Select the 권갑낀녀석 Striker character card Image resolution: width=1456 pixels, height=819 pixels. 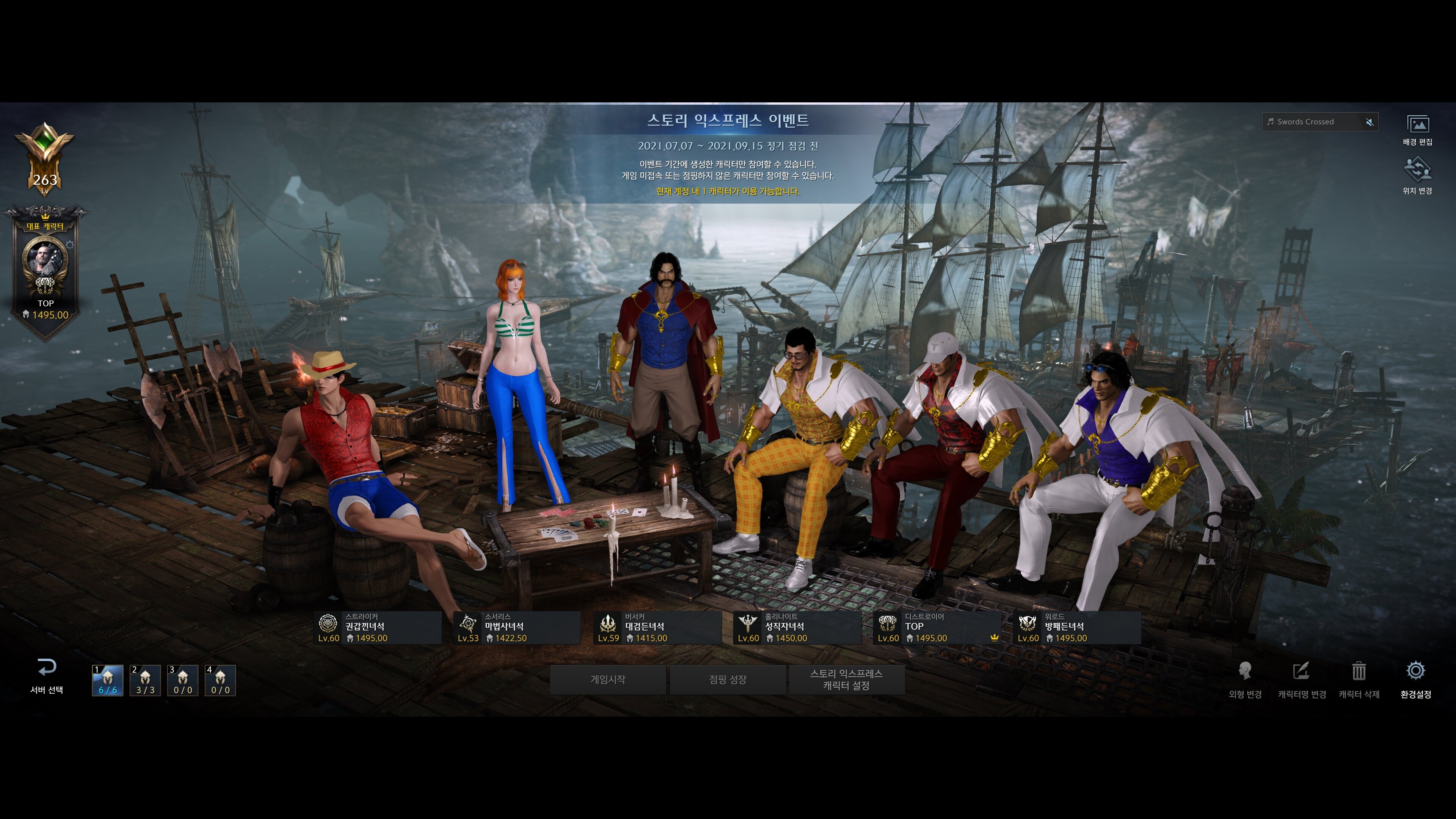pos(378,628)
